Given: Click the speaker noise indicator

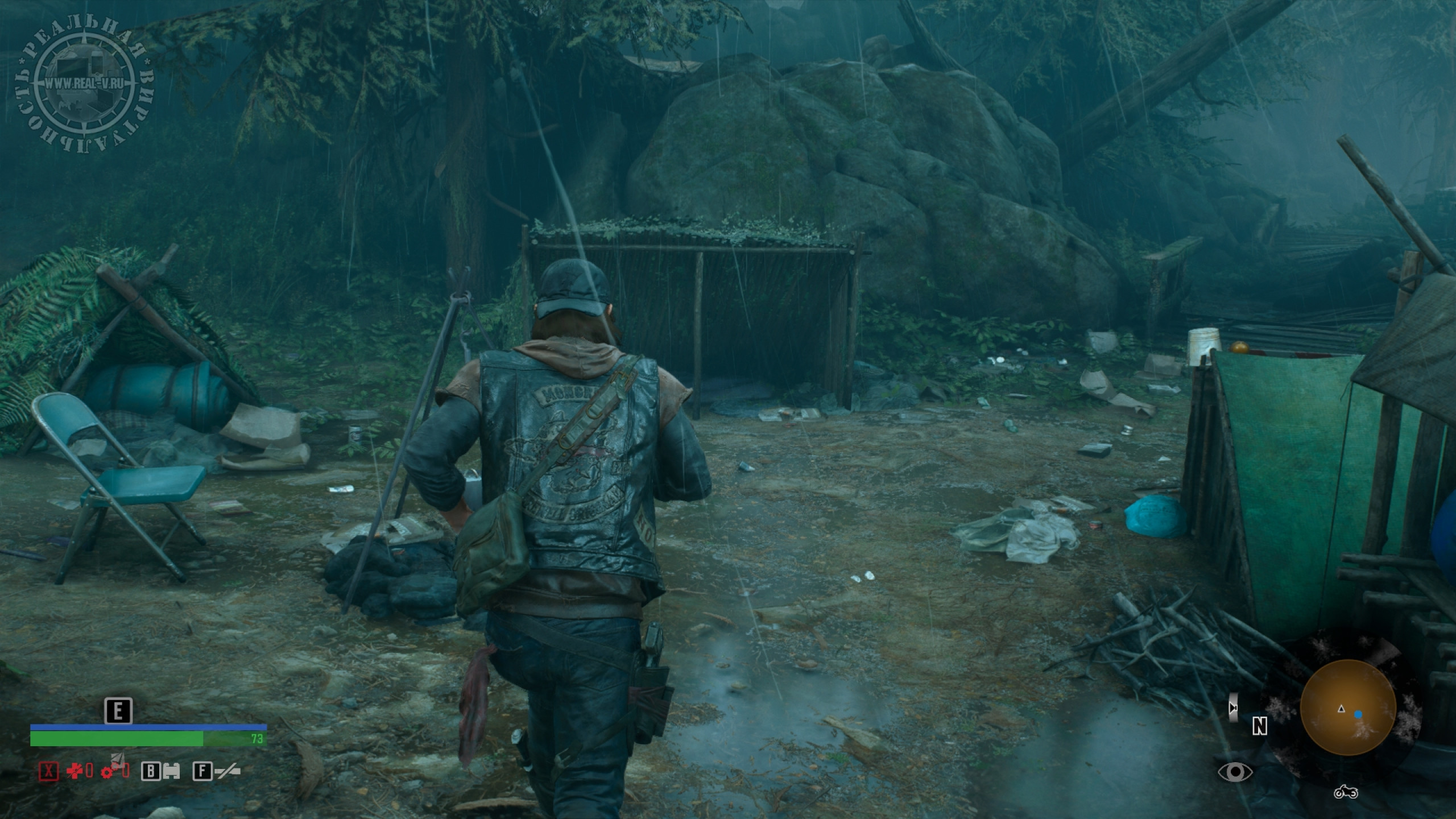Looking at the screenshot, I should click(x=1232, y=708).
